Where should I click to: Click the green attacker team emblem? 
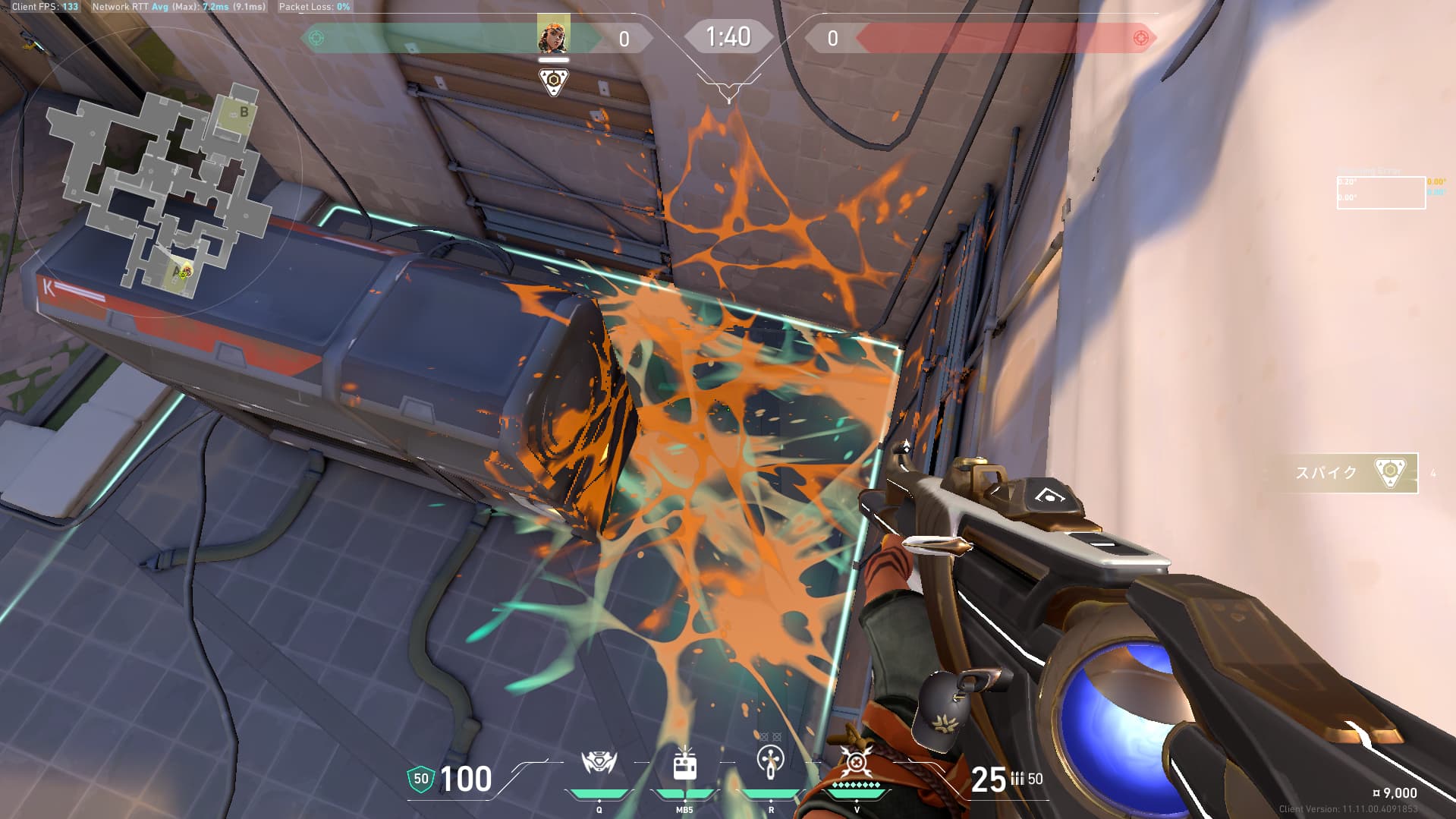point(316,38)
